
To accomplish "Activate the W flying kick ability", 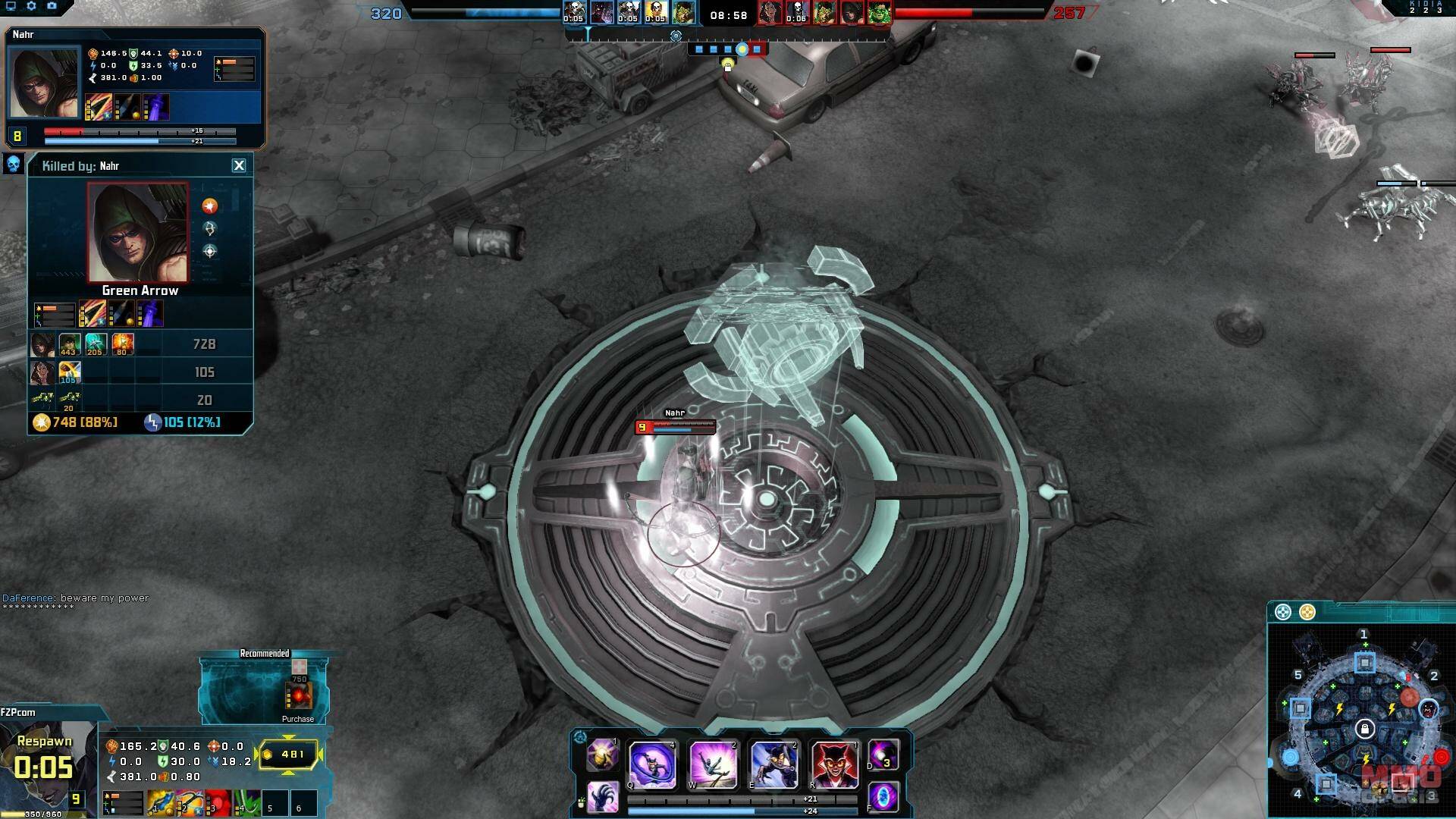I will tap(713, 764).
